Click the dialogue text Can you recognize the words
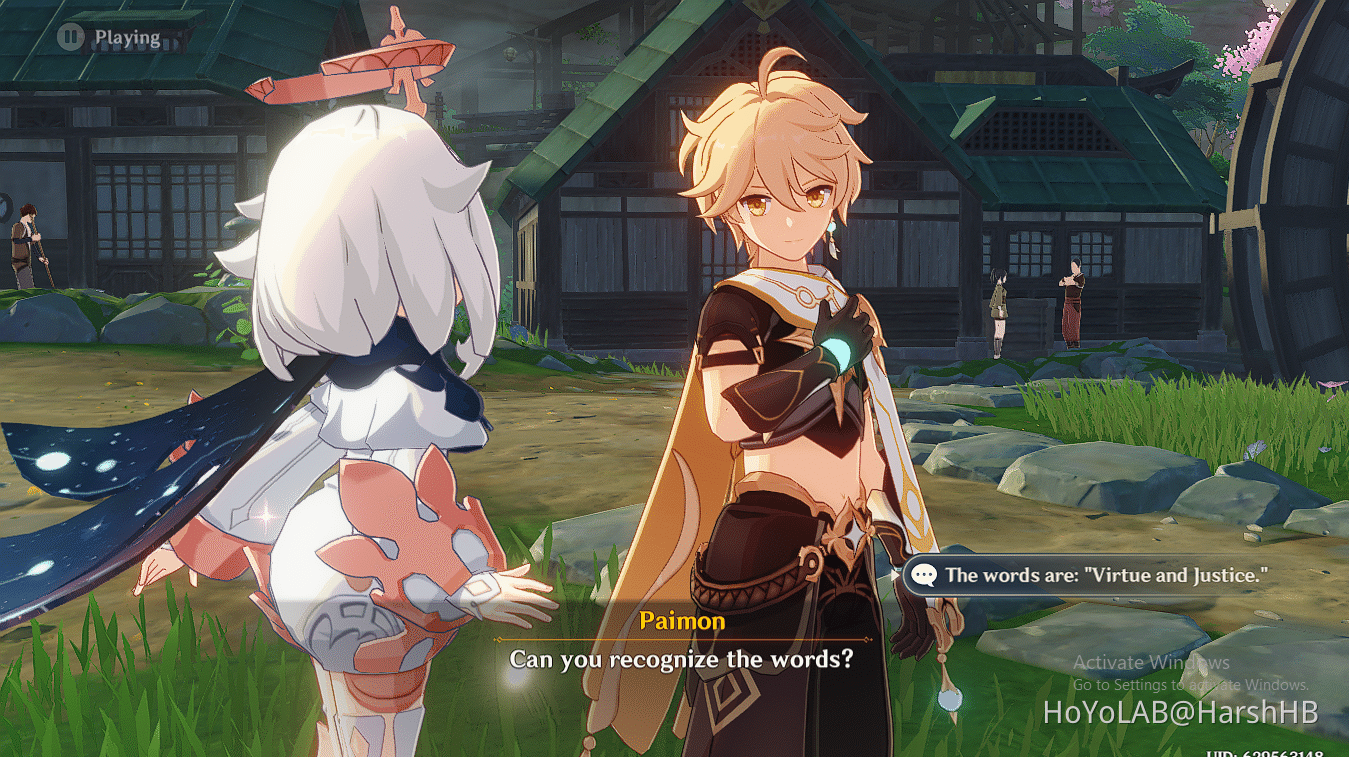 point(683,660)
